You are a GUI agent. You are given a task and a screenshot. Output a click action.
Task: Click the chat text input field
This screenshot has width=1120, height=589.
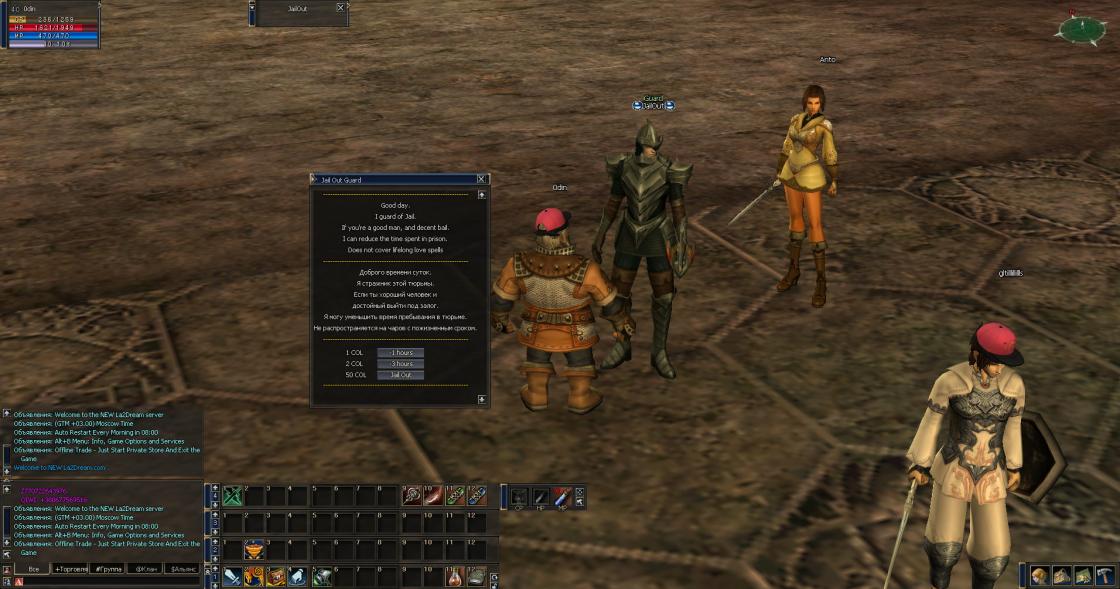(x=110, y=581)
